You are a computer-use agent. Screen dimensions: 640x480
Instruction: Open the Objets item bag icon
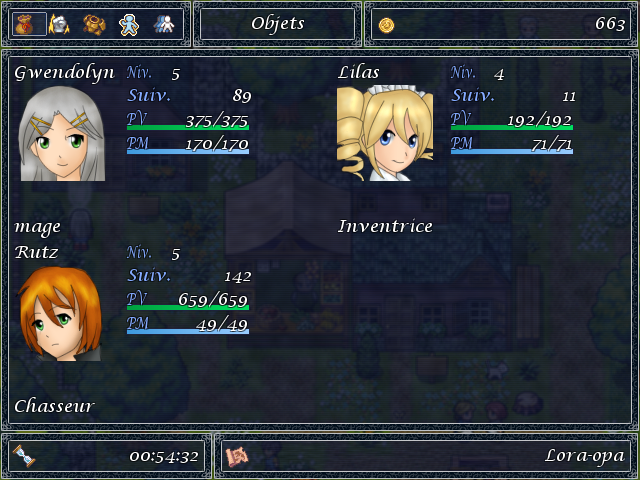coord(29,24)
